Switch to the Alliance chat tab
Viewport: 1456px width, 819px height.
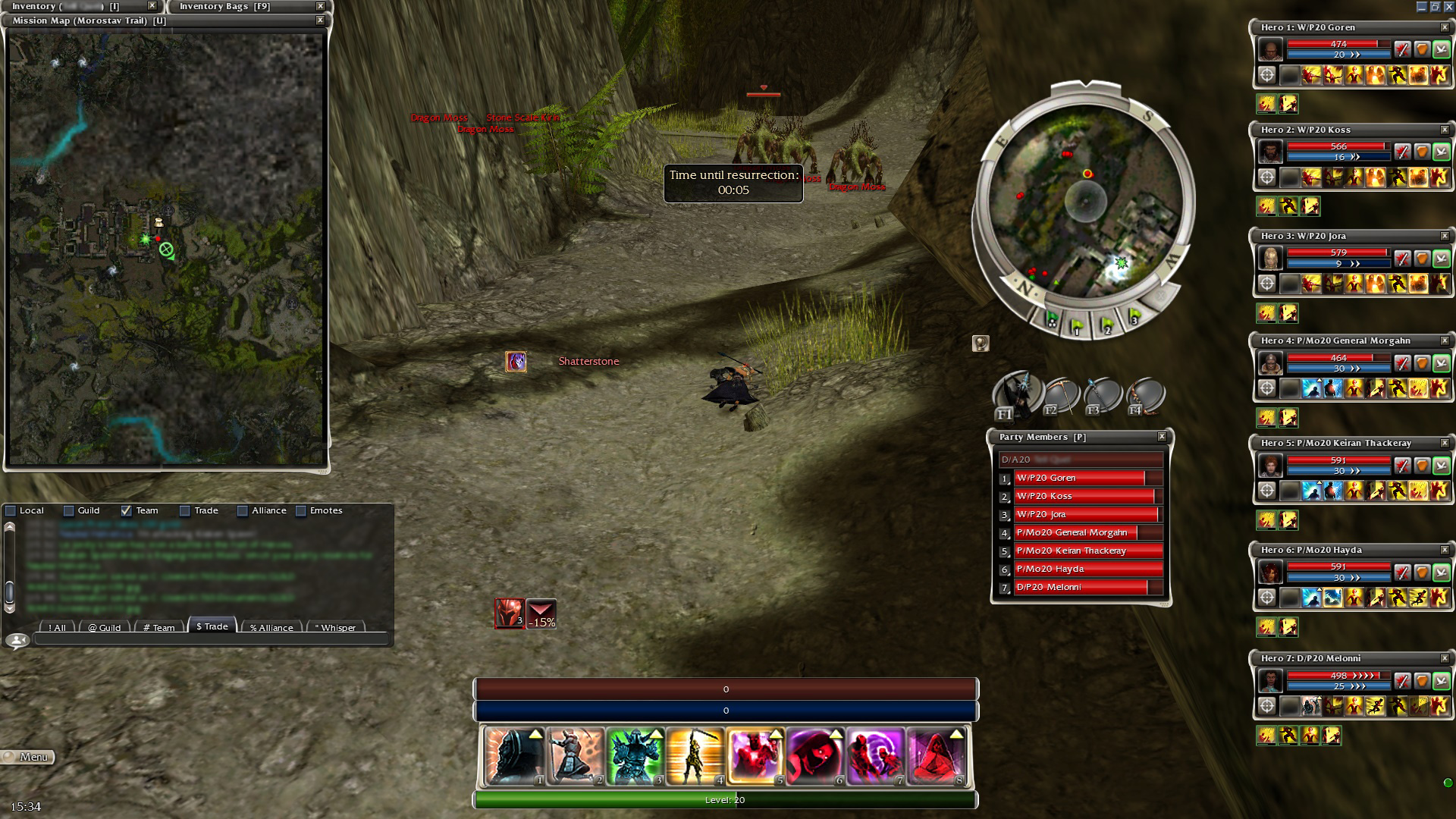click(271, 627)
